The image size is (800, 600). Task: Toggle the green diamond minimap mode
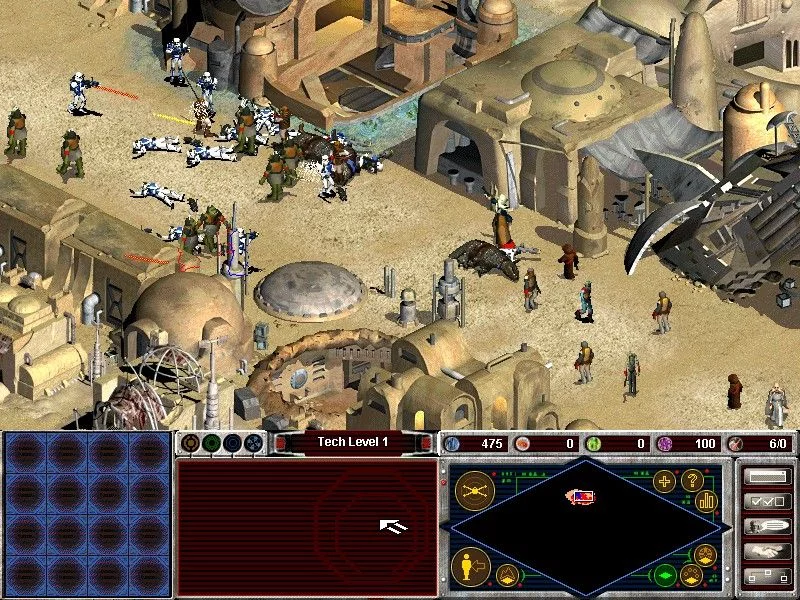point(663,575)
